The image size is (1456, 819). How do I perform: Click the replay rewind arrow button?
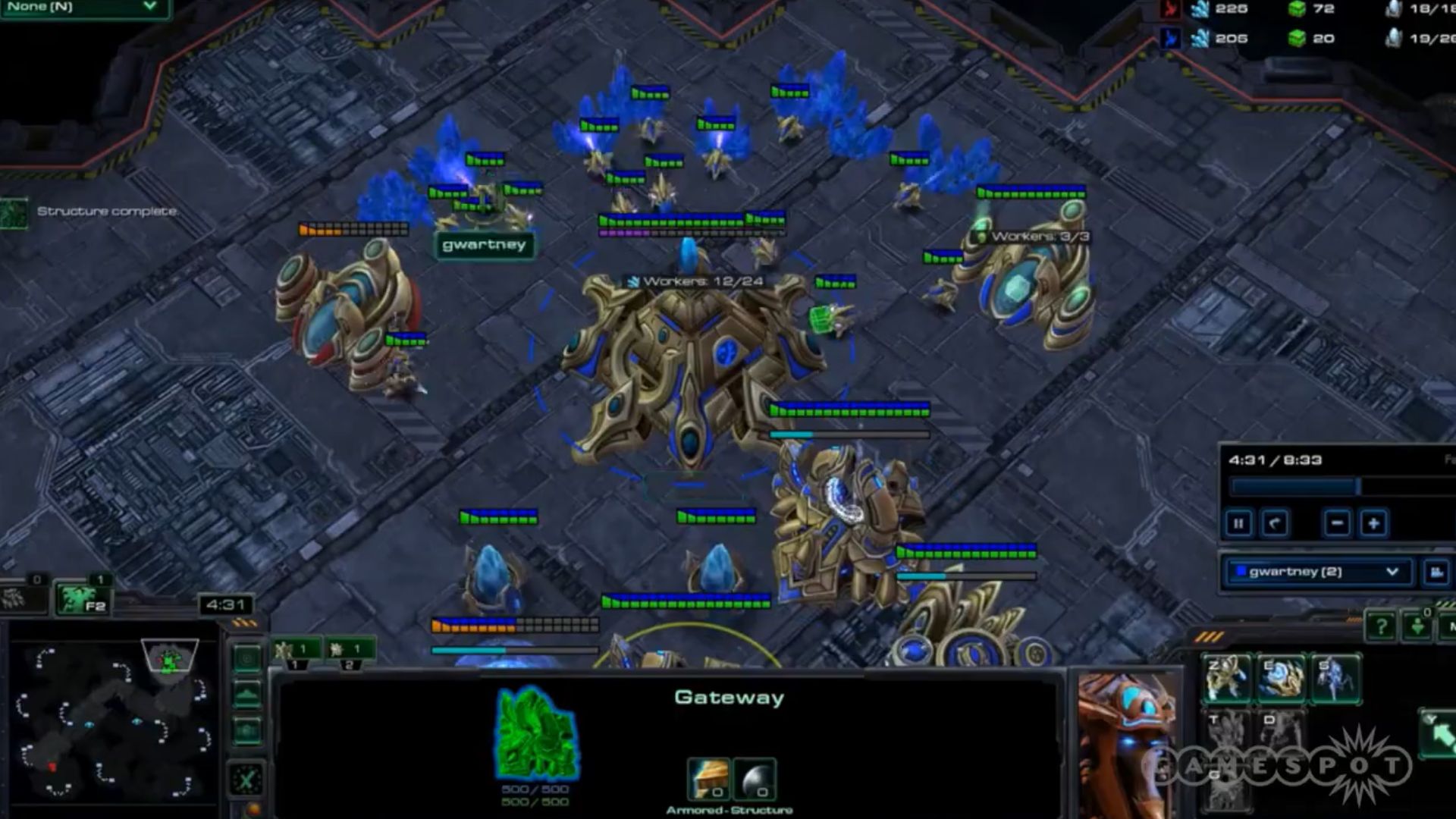click(x=1275, y=523)
